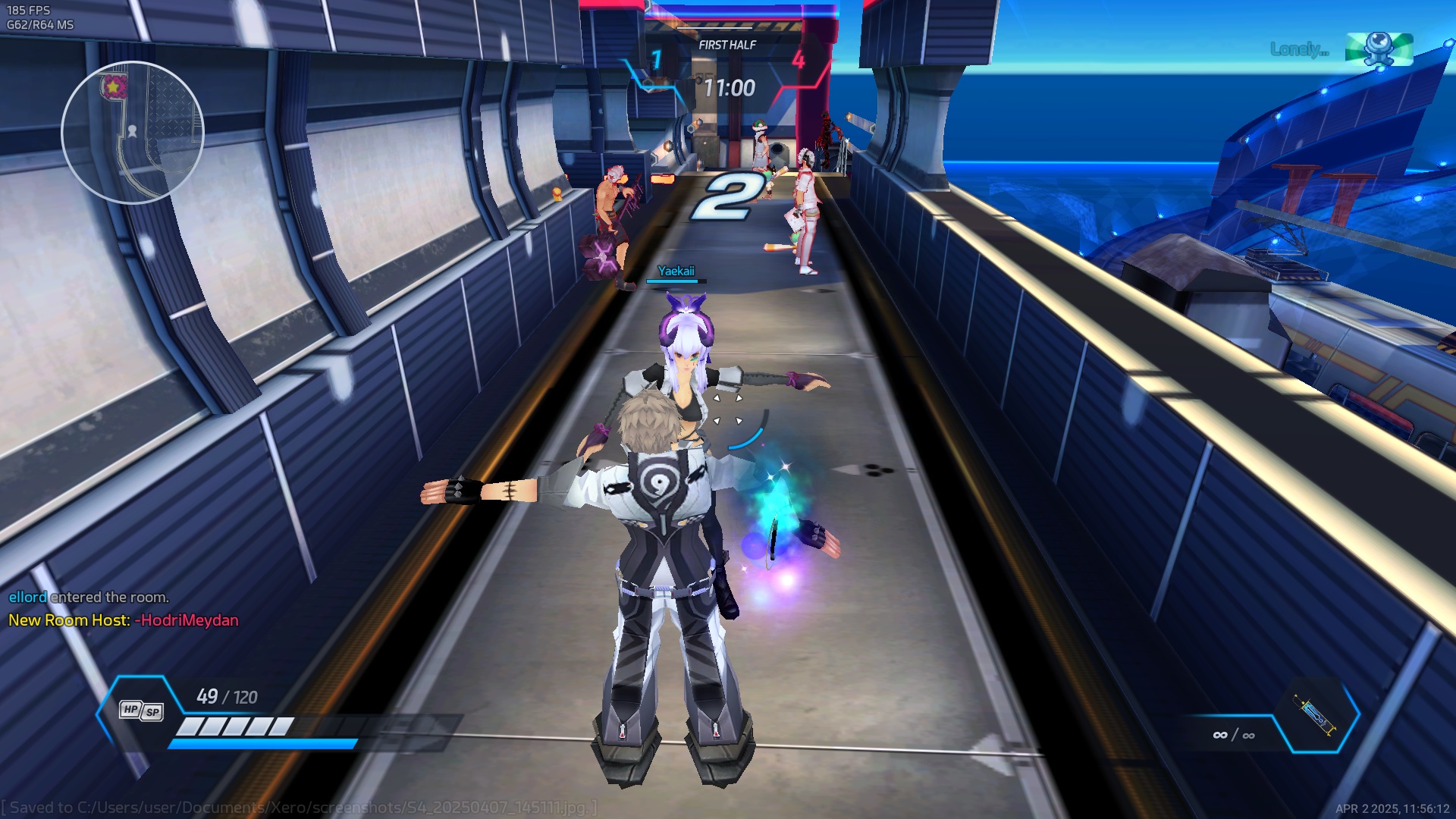This screenshot has width=1456, height=819.
Task: Select the equipped weapon icon
Action: coord(1316,715)
